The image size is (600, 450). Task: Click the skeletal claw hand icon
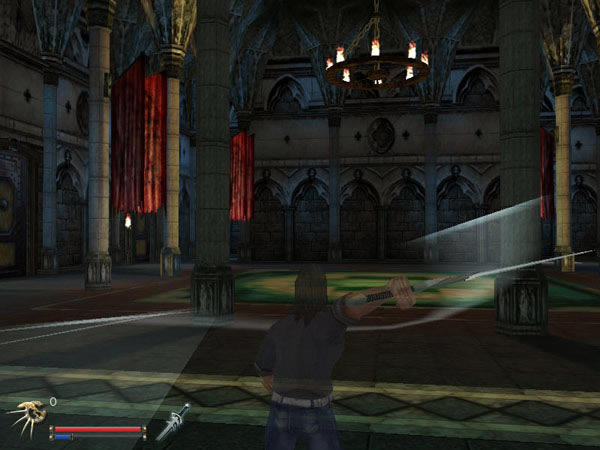click(x=26, y=419)
